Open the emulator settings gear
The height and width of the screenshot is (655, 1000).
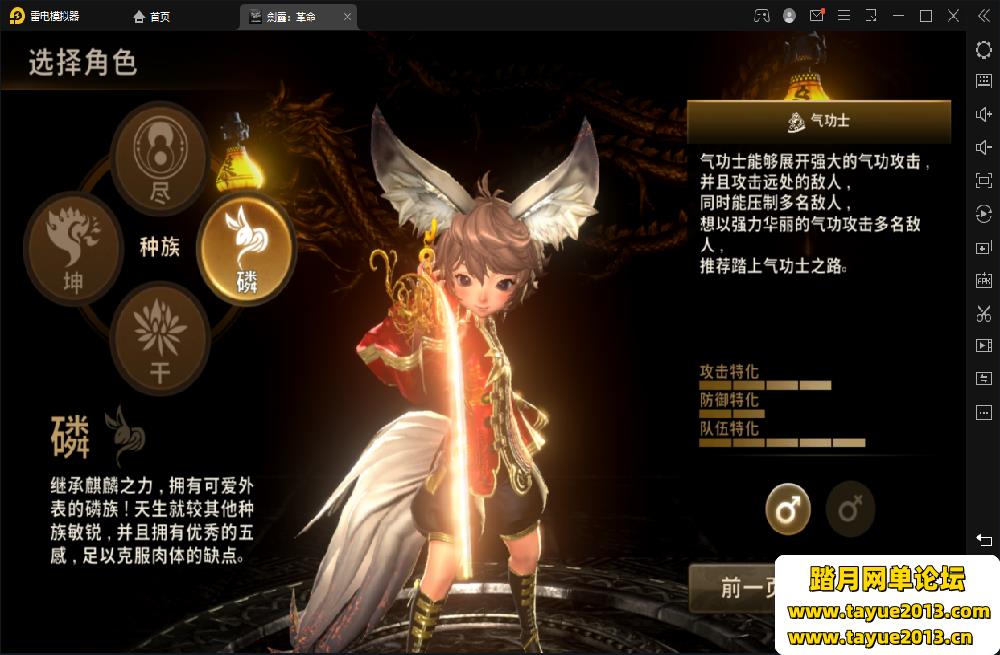(x=983, y=48)
